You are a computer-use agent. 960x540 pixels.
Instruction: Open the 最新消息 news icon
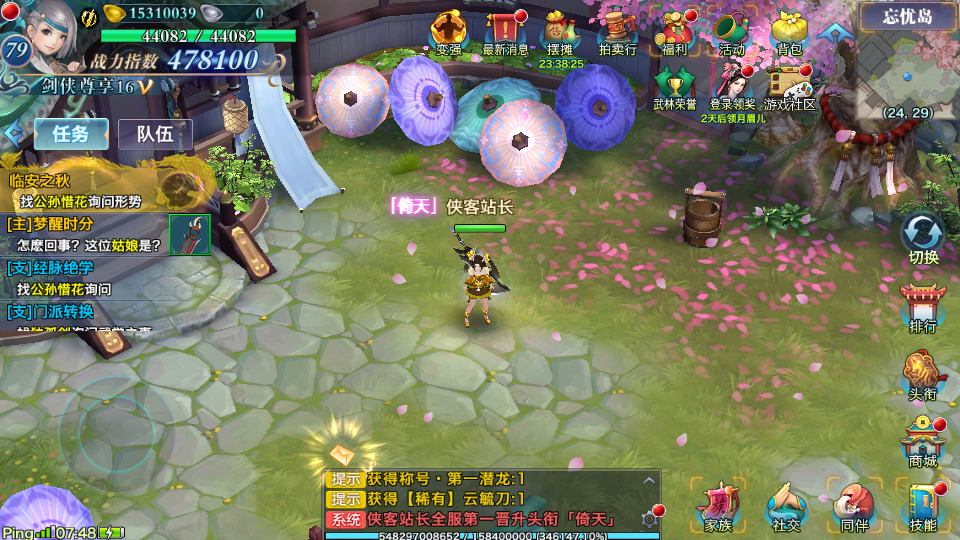506,31
